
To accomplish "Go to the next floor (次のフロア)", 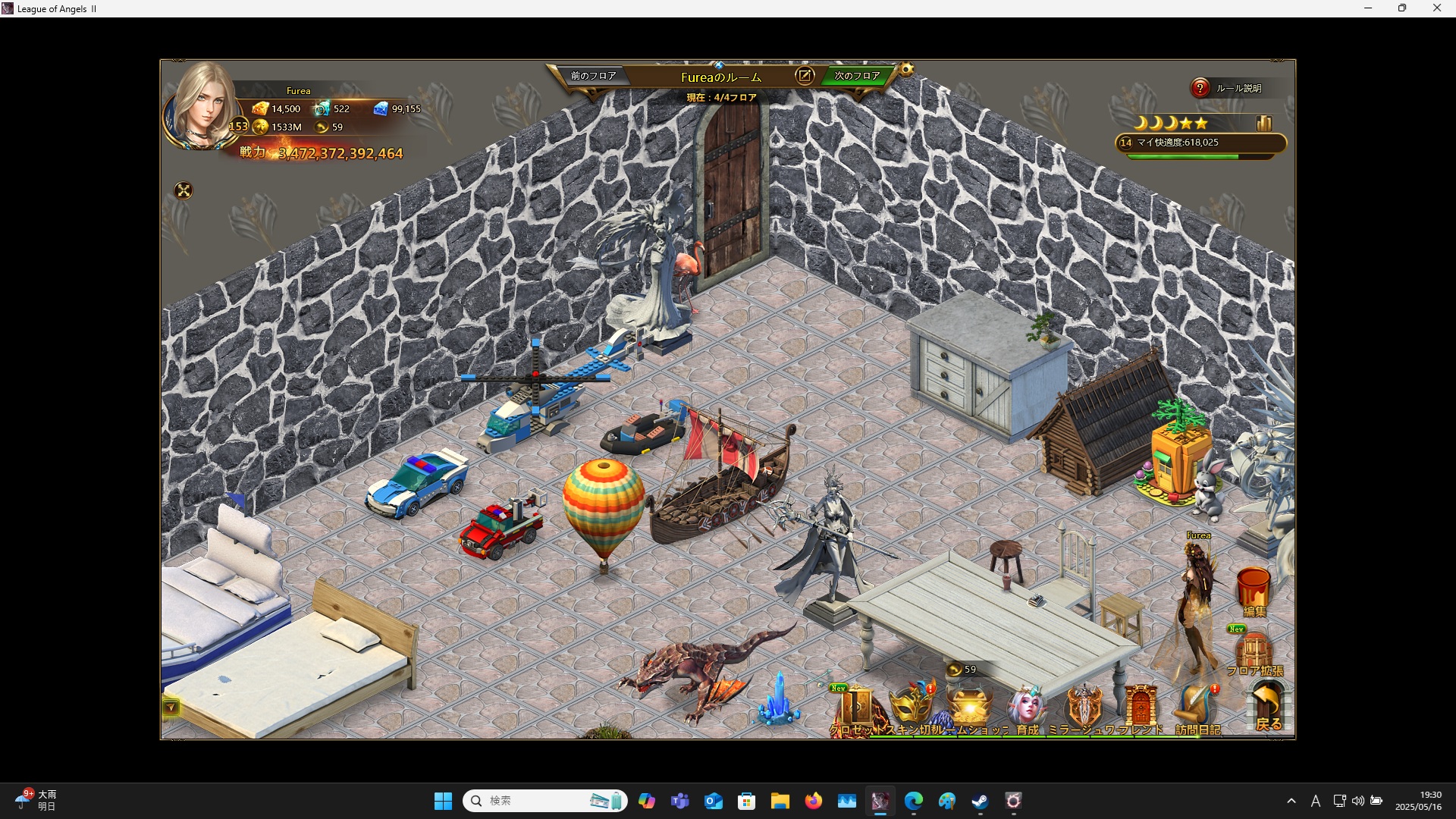I will click(857, 76).
